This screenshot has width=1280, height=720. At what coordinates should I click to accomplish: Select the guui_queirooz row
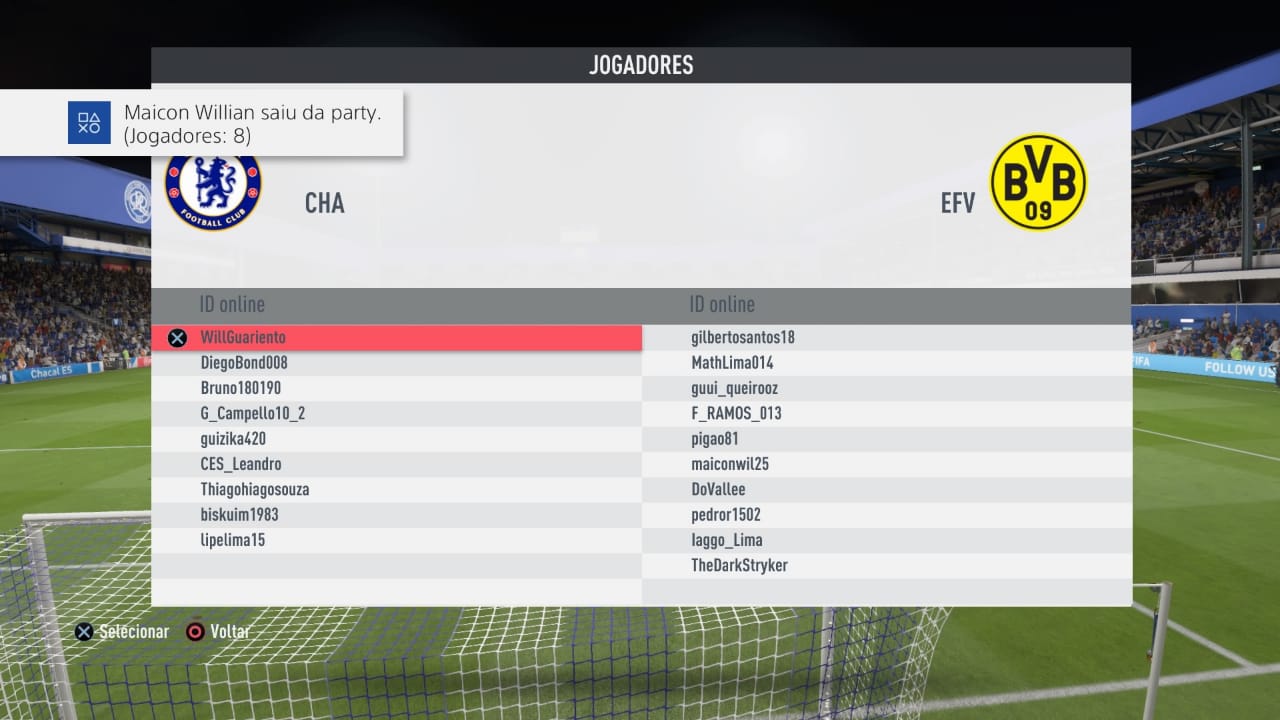click(734, 388)
